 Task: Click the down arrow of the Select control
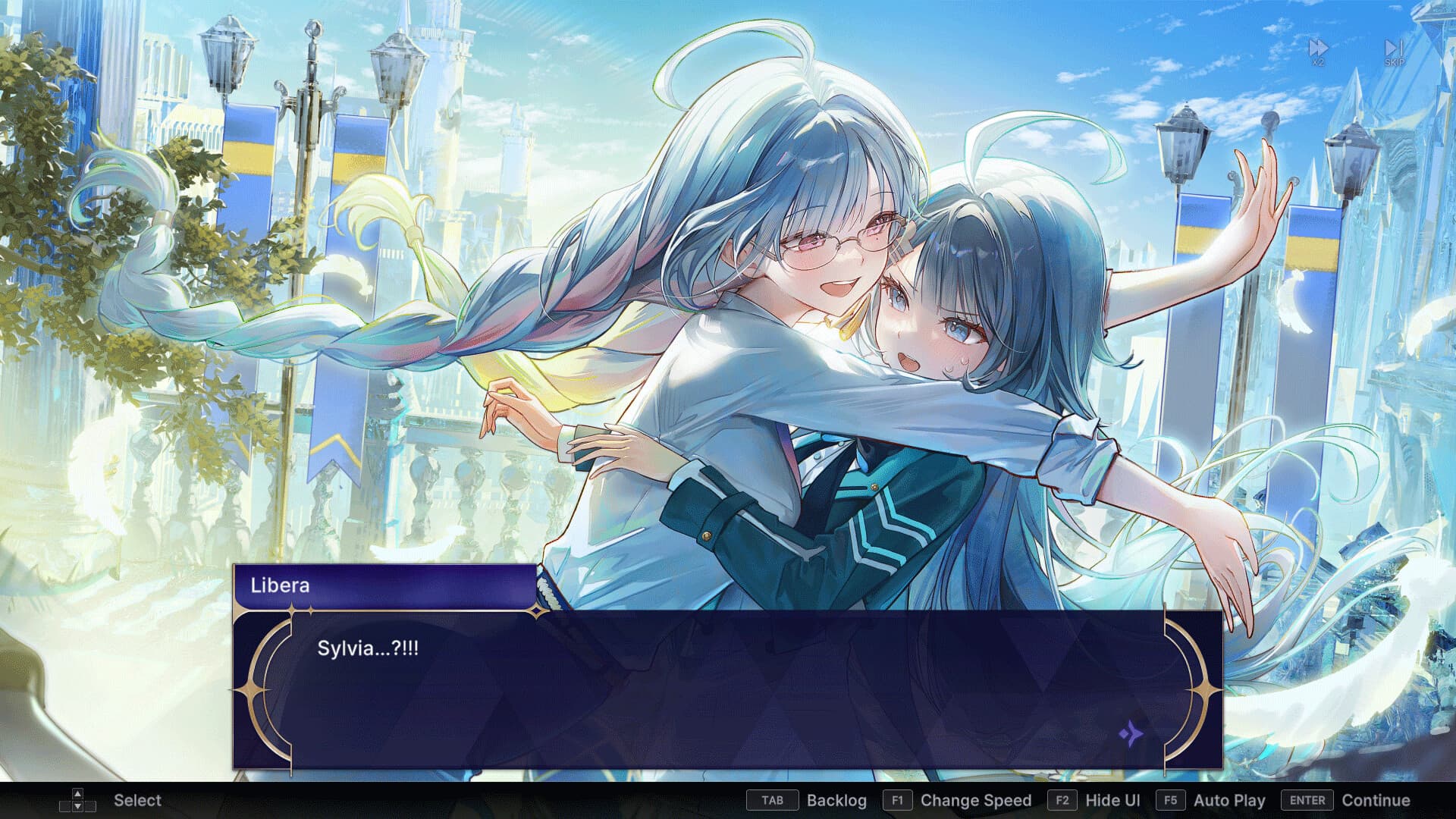click(x=79, y=806)
